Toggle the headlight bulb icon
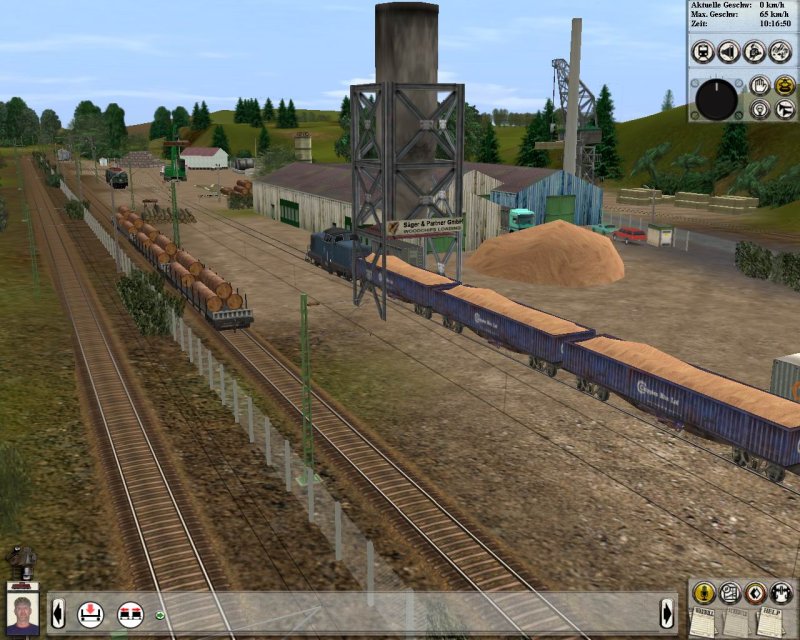800x640 pixels. [759, 108]
